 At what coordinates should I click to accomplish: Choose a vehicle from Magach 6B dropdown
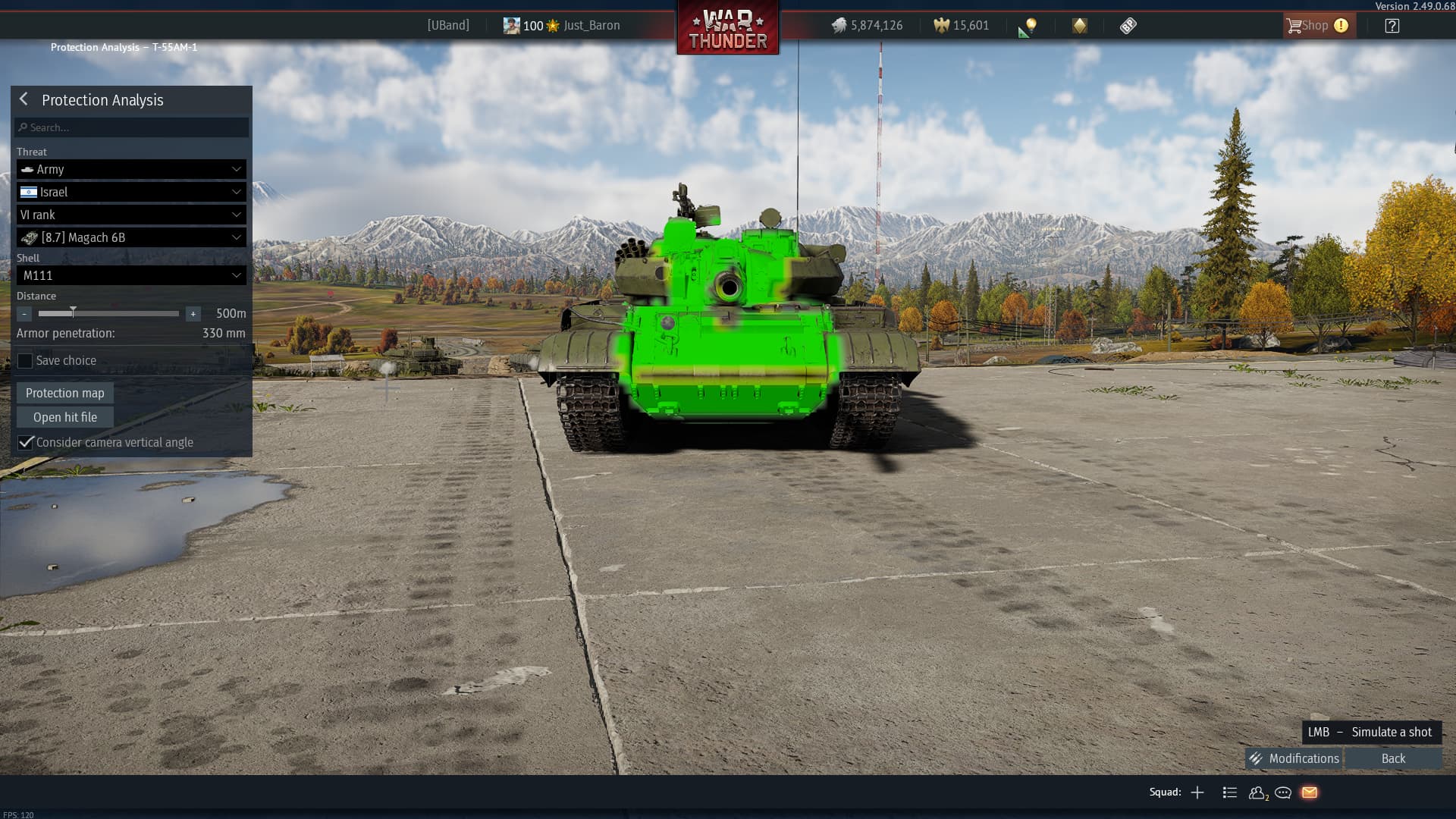click(x=131, y=237)
